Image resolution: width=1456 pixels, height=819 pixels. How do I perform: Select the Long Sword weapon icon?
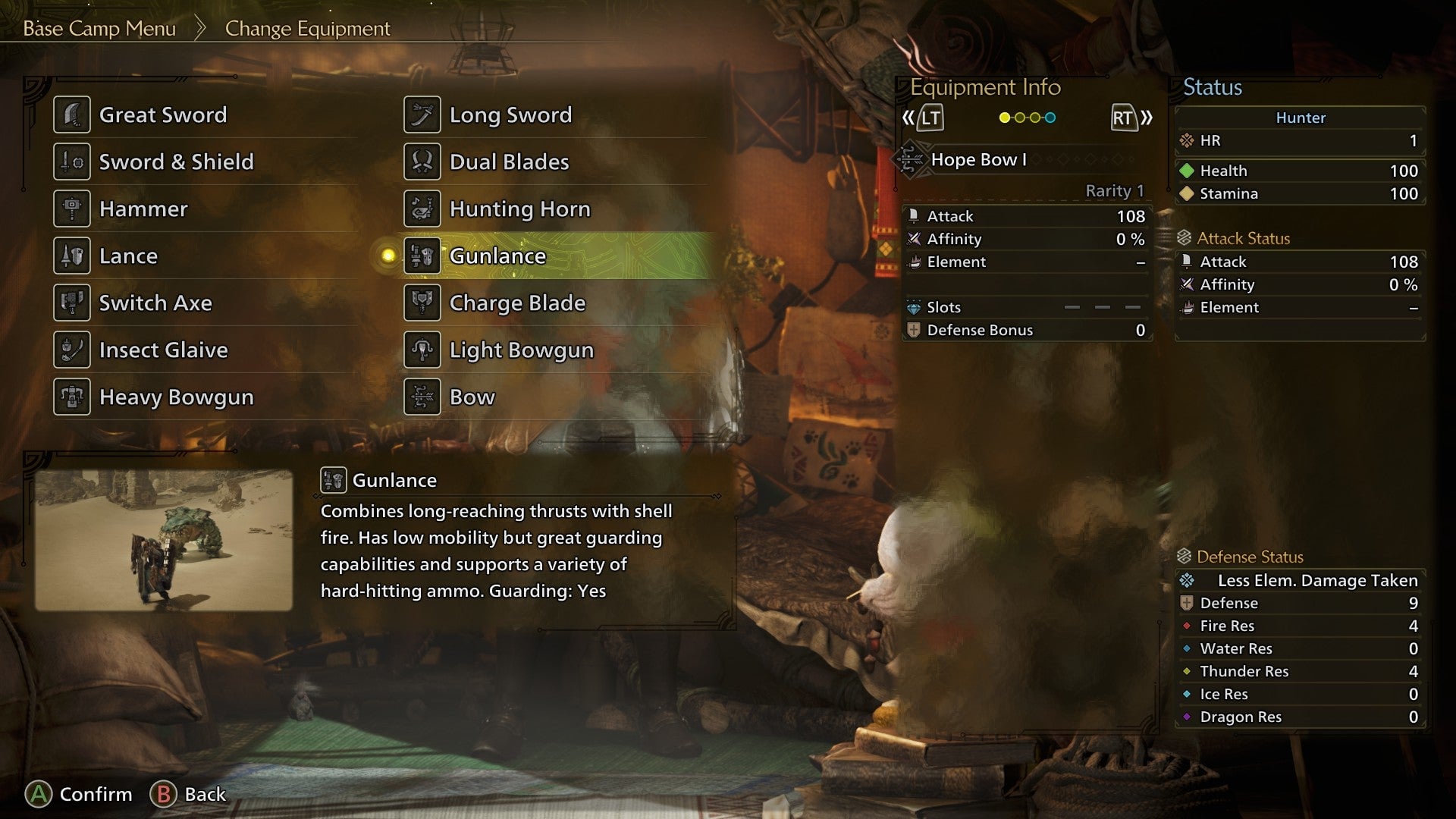click(422, 114)
